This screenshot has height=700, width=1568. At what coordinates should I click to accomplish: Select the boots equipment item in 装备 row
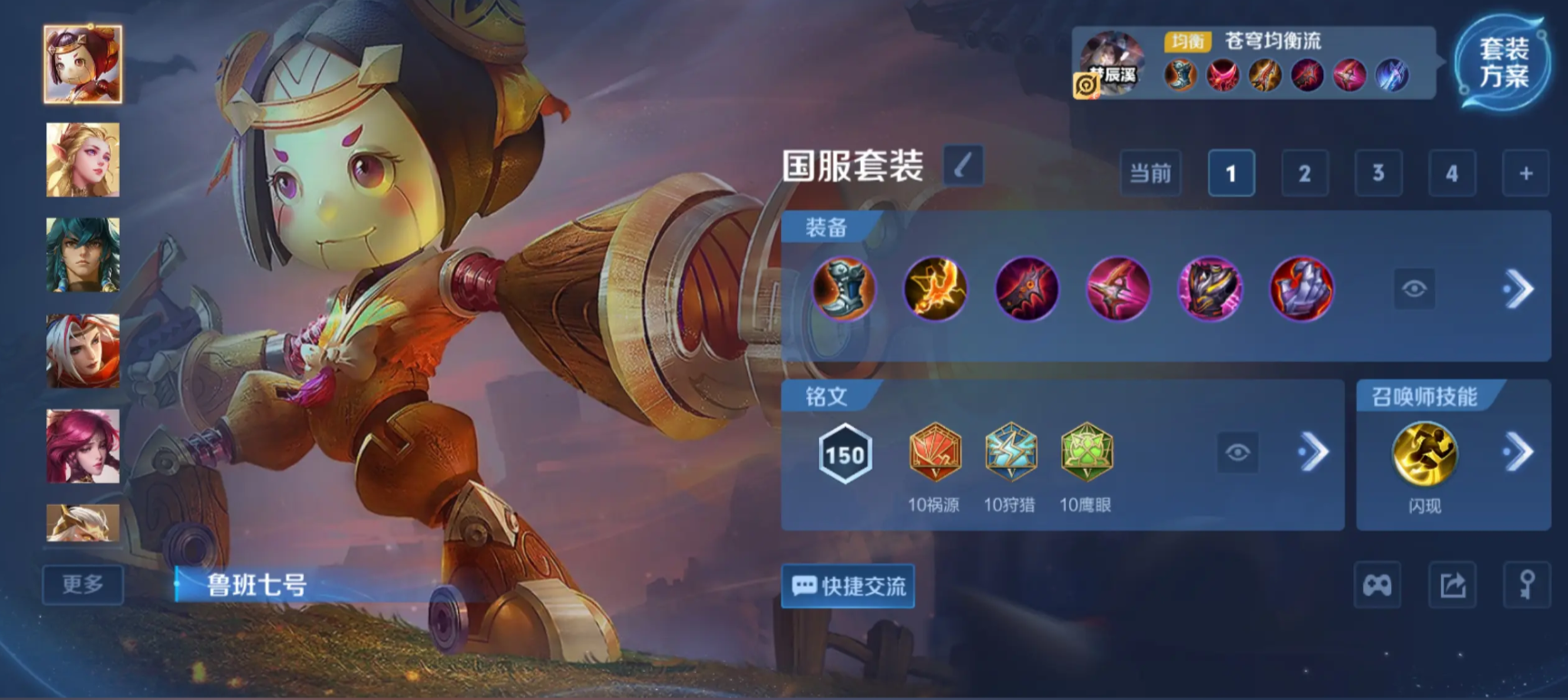(x=845, y=289)
